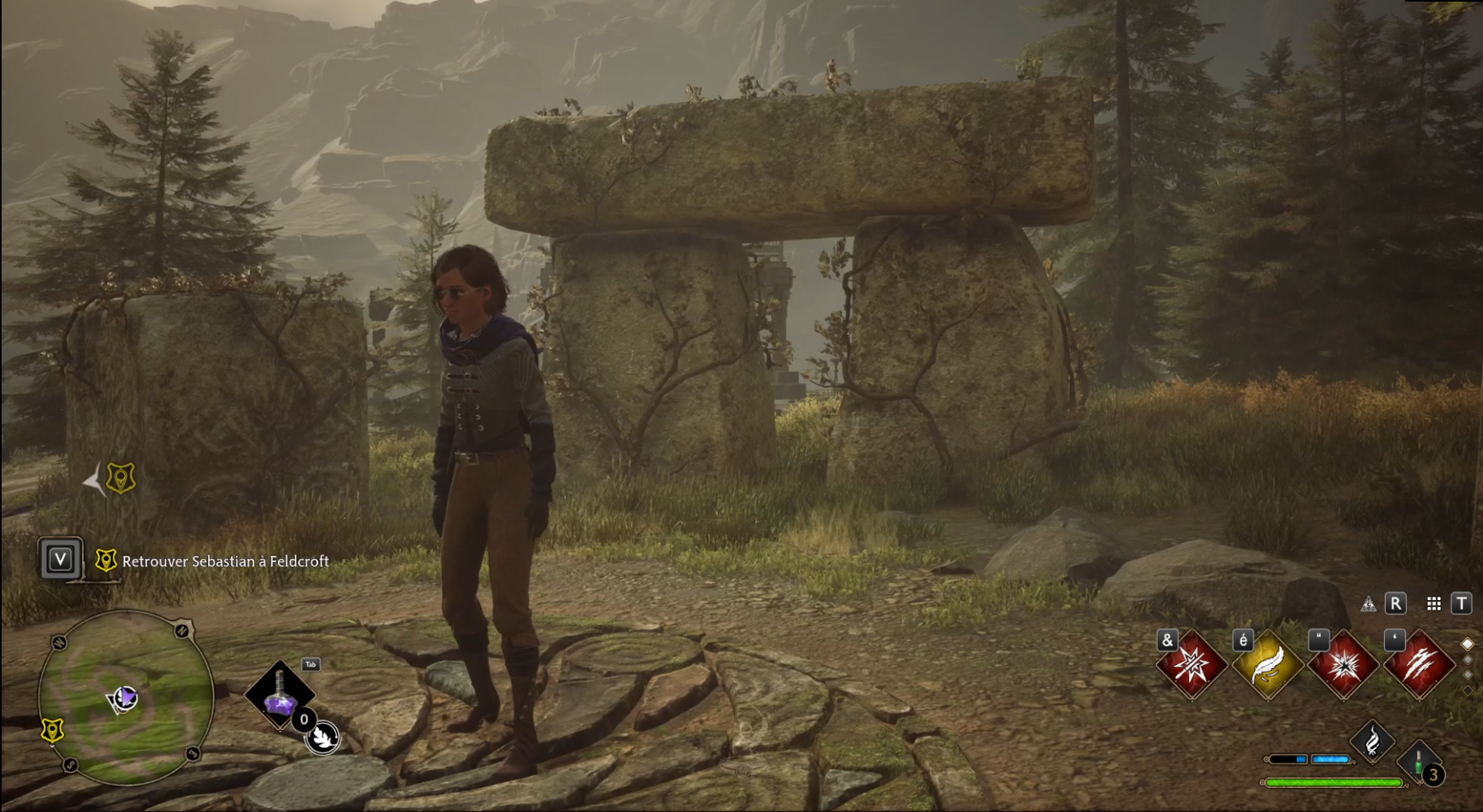Select the top white spell-set diamond

[x=1467, y=644]
